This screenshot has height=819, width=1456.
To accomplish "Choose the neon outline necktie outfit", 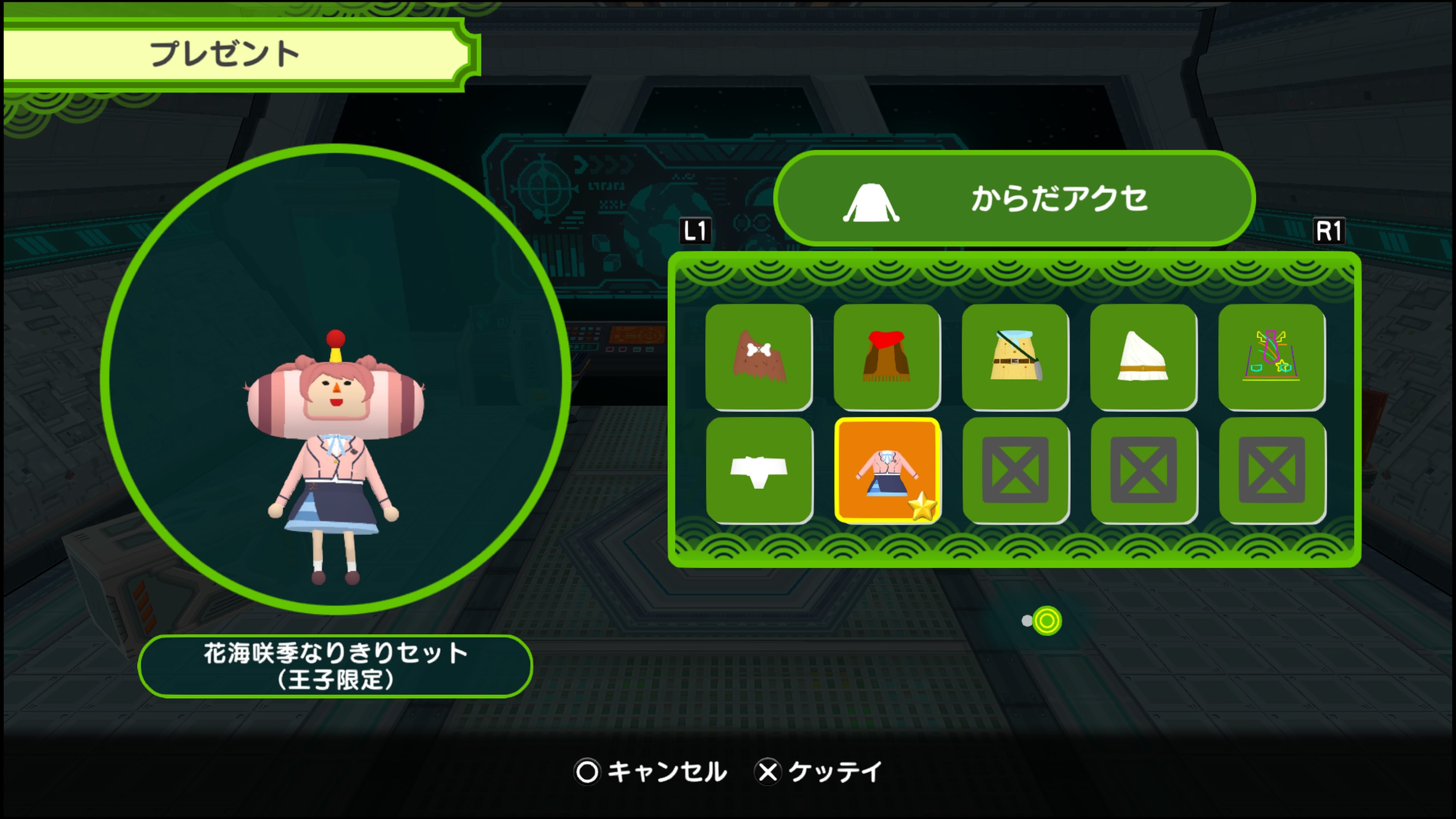I will 1271,356.
